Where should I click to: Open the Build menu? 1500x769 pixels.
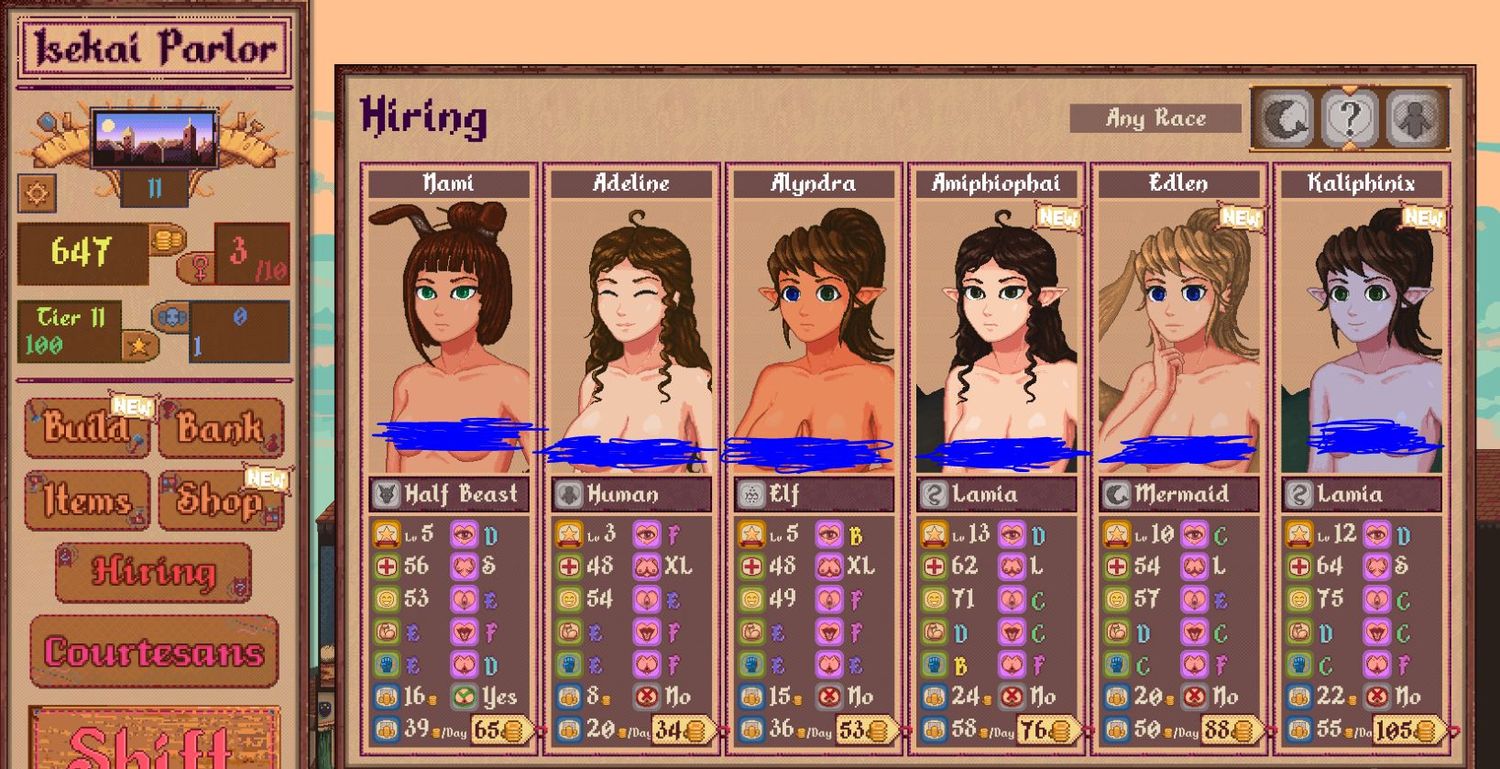pos(86,428)
